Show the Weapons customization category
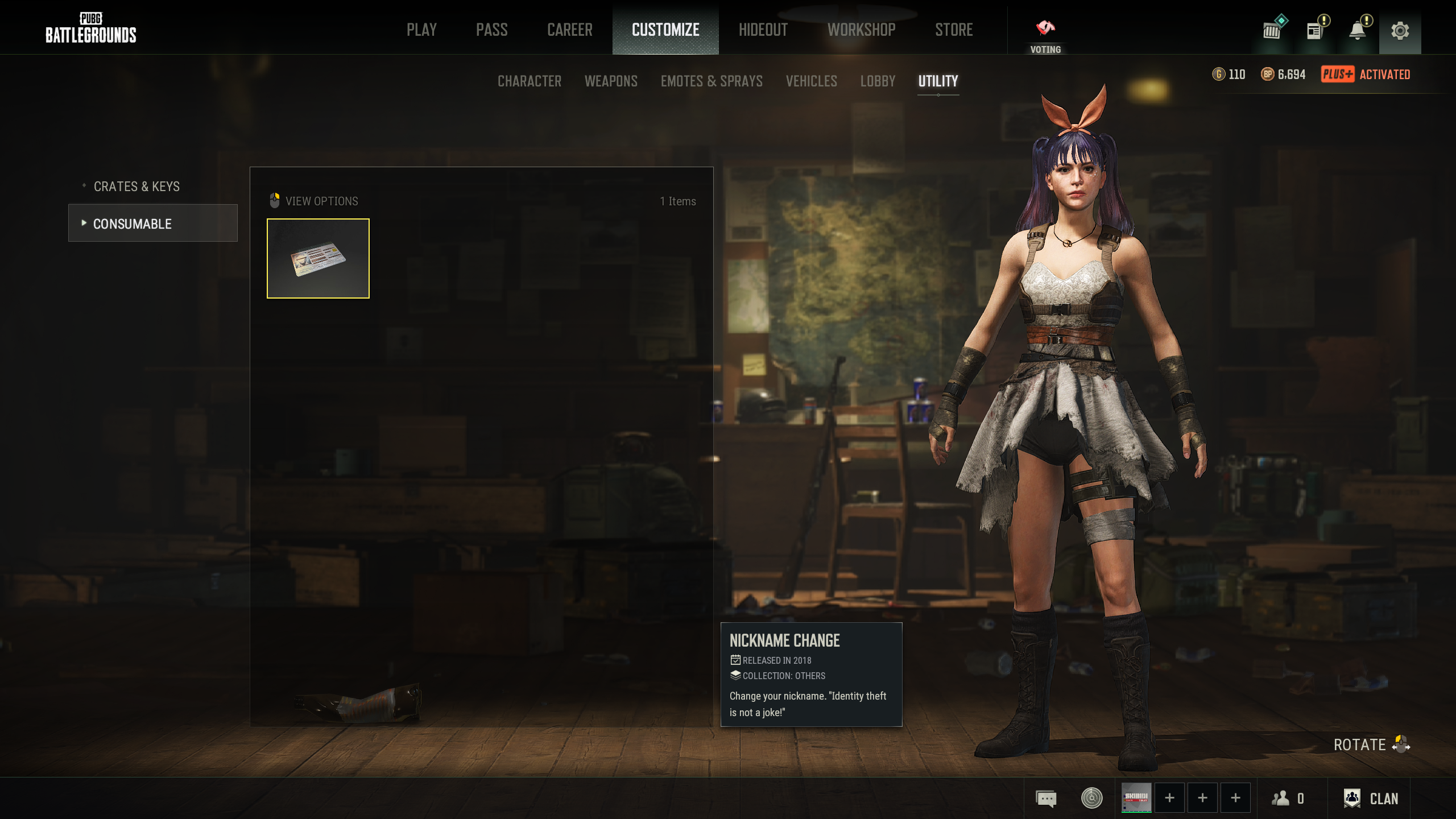 click(611, 81)
